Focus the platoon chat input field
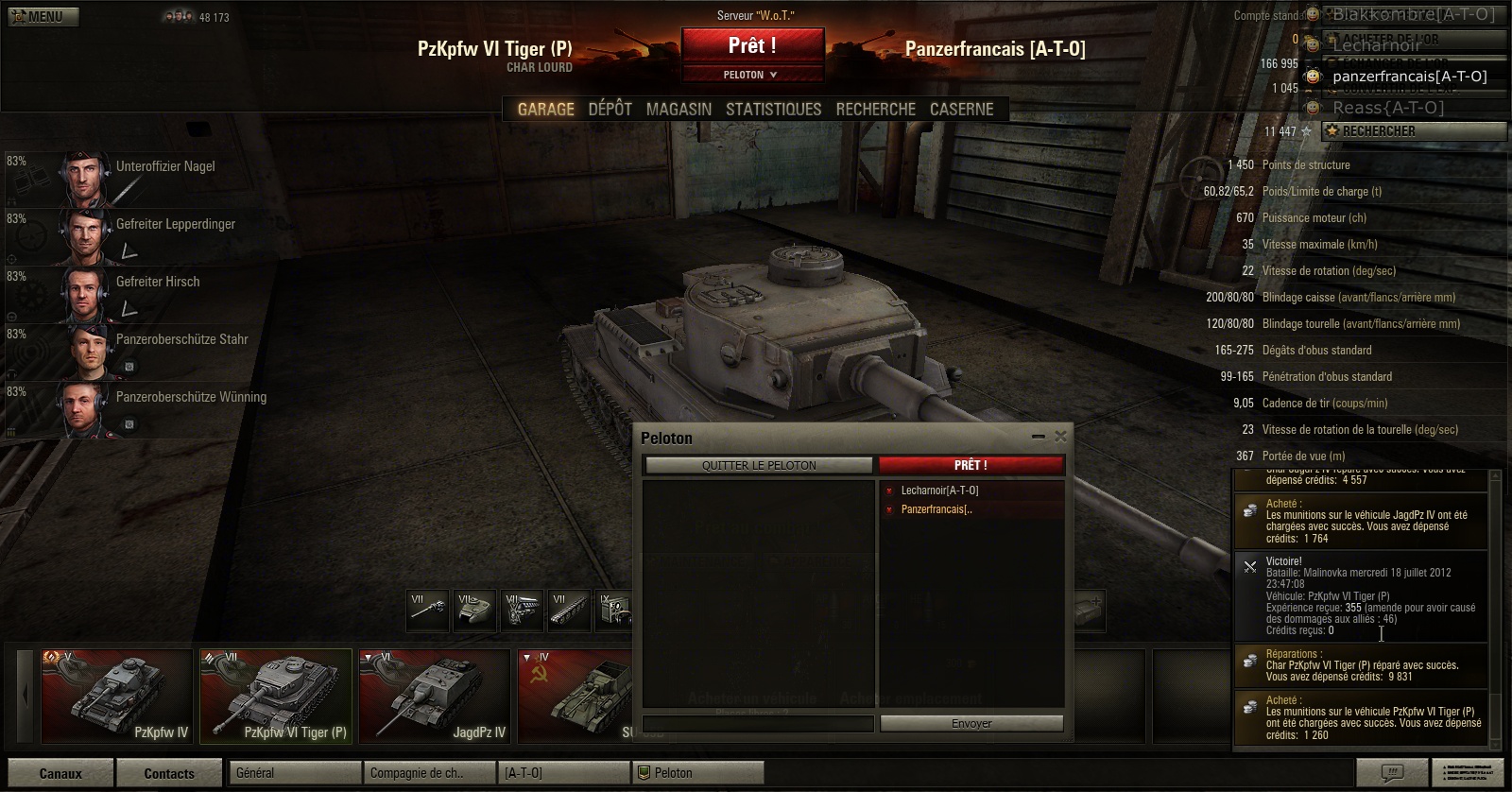The width and height of the screenshot is (1512, 792). 758,723
